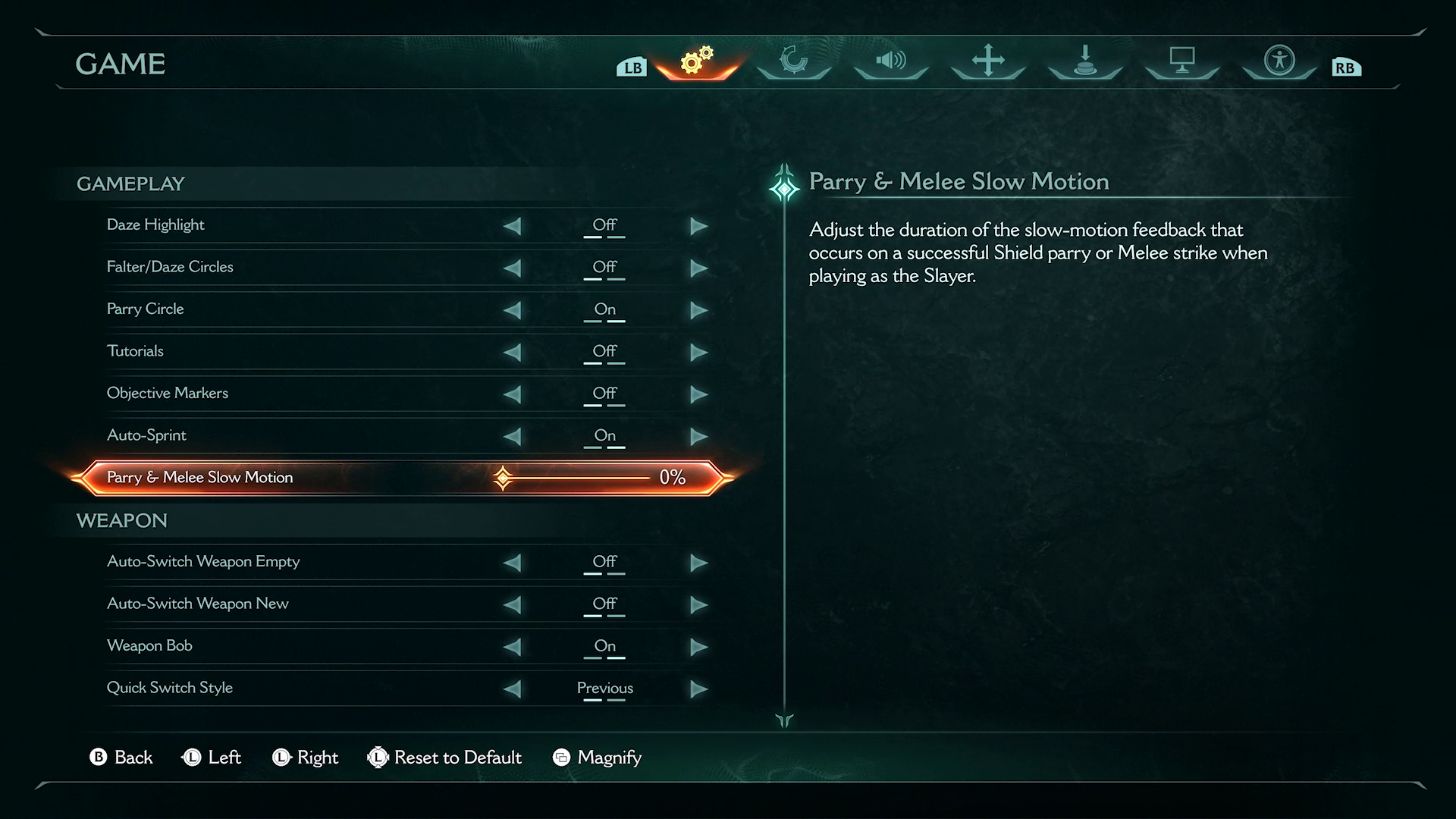
Task: Click left arrow for Tutorials setting
Action: click(513, 352)
